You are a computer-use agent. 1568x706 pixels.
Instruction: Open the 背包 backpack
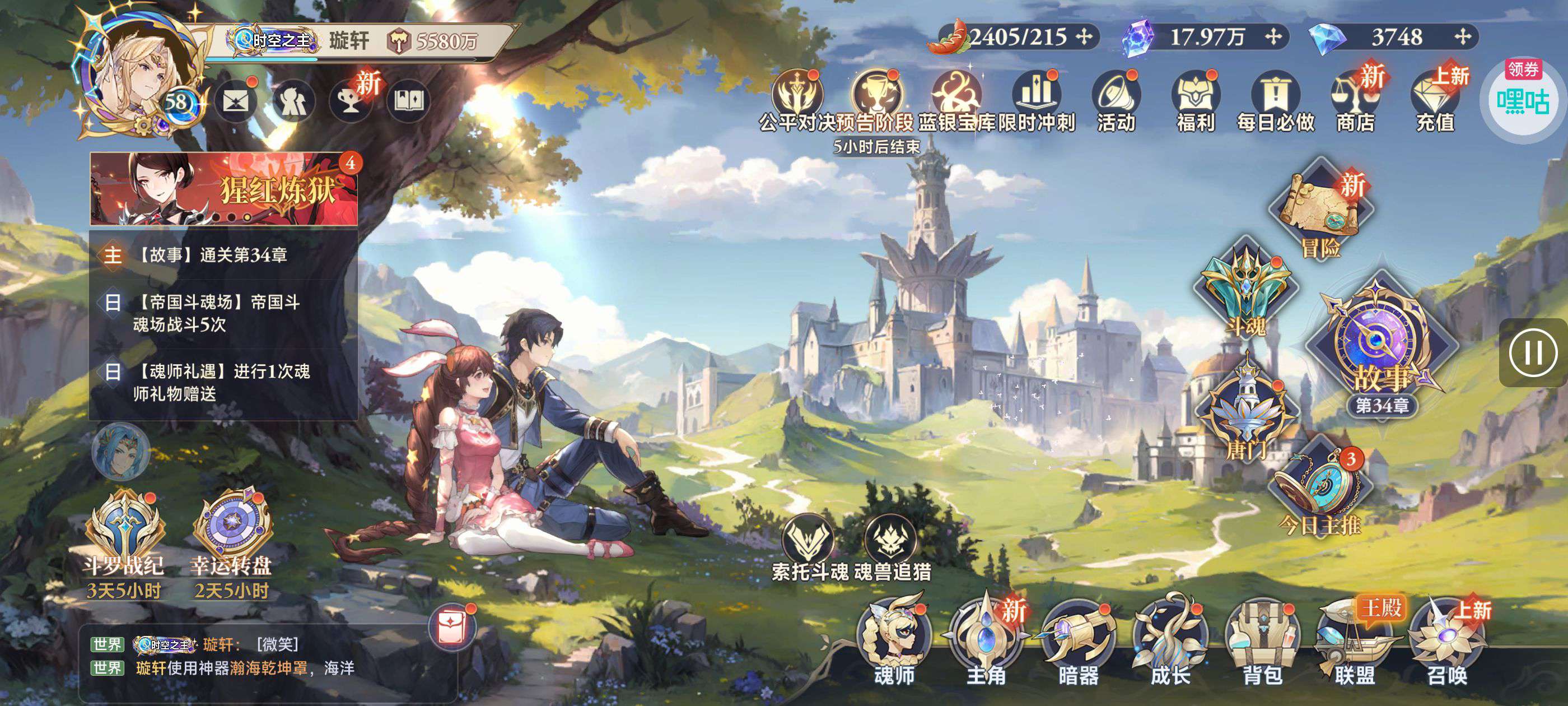[1262, 640]
